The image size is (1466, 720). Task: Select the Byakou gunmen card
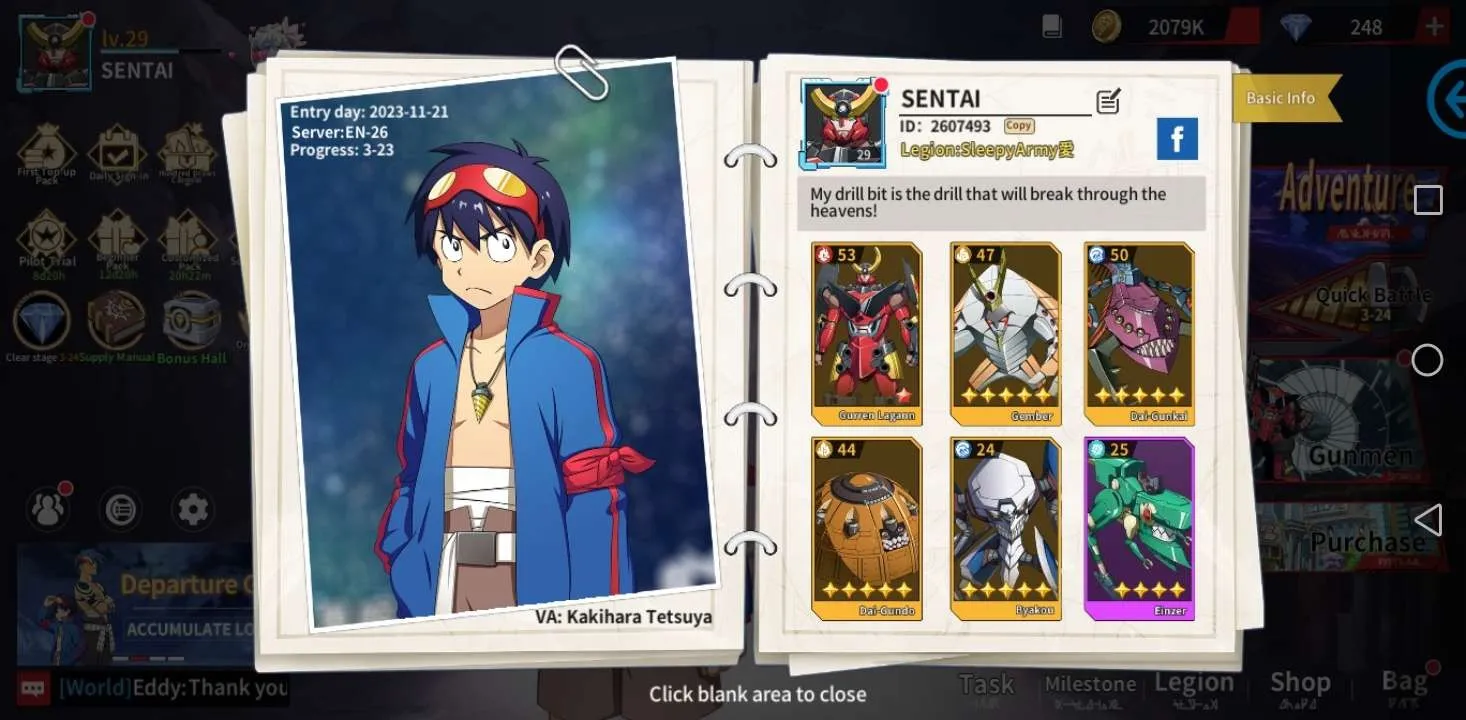[x=1003, y=528]
